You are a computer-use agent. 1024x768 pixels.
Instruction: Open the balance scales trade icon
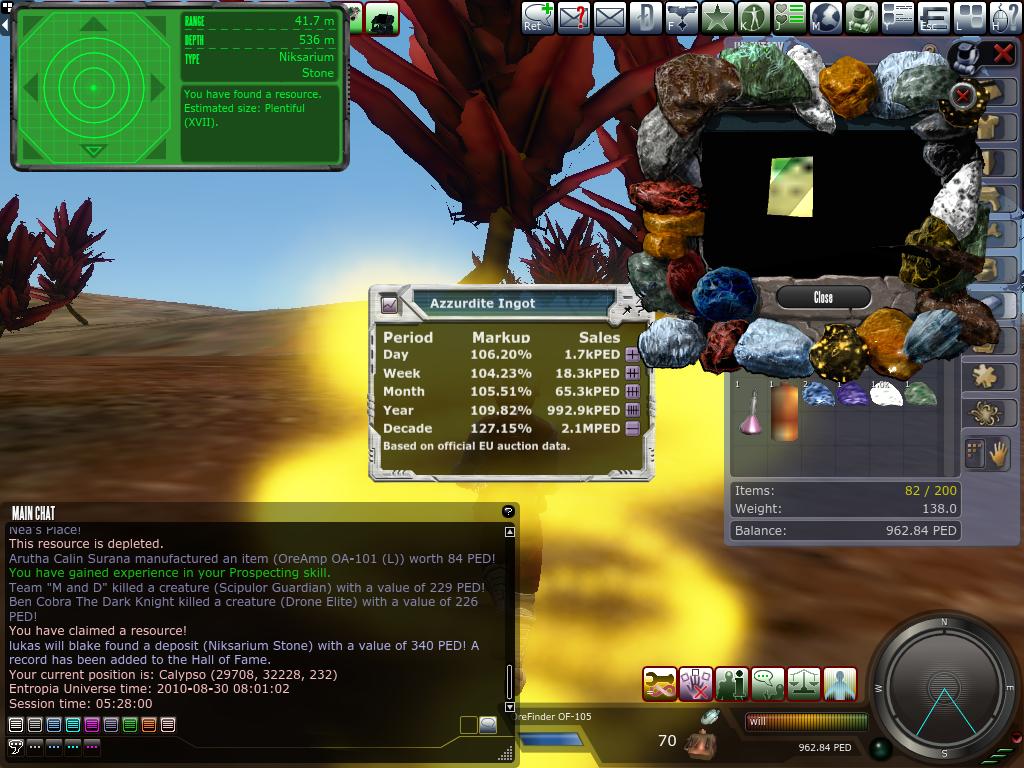(x=804, y=684)
